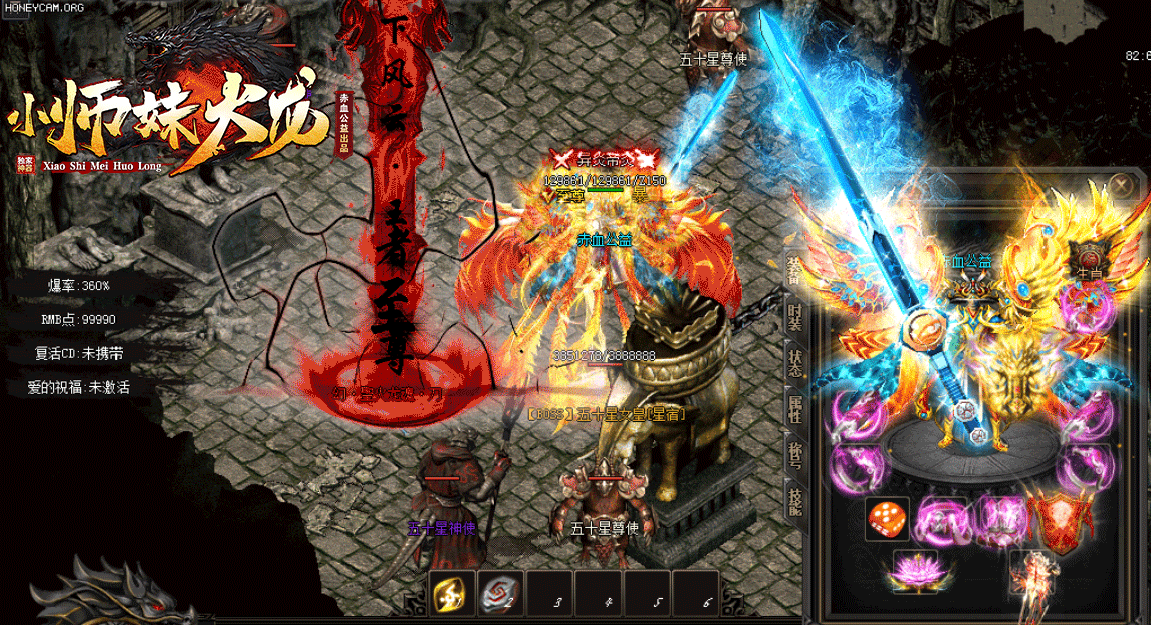View the 技能 skills tab
This screenshot has width=1151, height=625.
(795, 502)
